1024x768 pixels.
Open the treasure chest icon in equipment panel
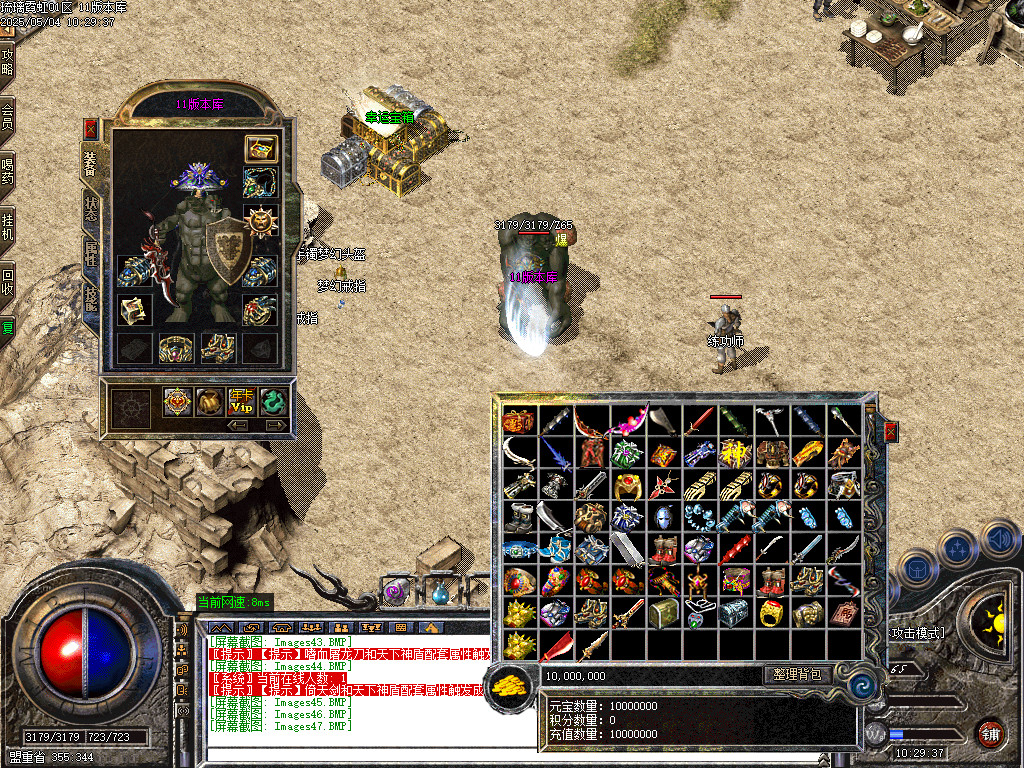tap(261, 149)
